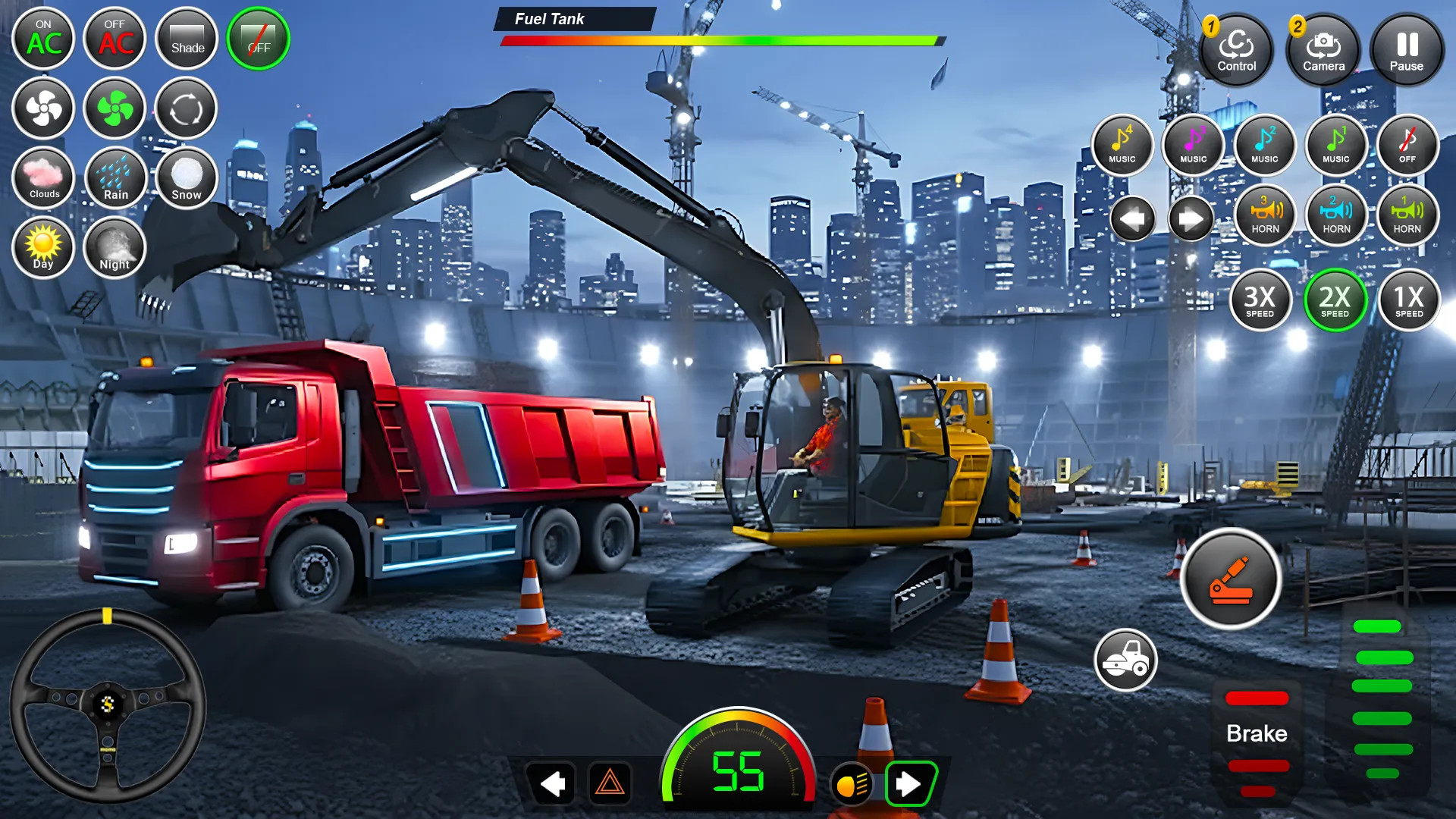Turn the AC ON
1456x819 pixels.
pyautogui.click(x=43, y=38)
